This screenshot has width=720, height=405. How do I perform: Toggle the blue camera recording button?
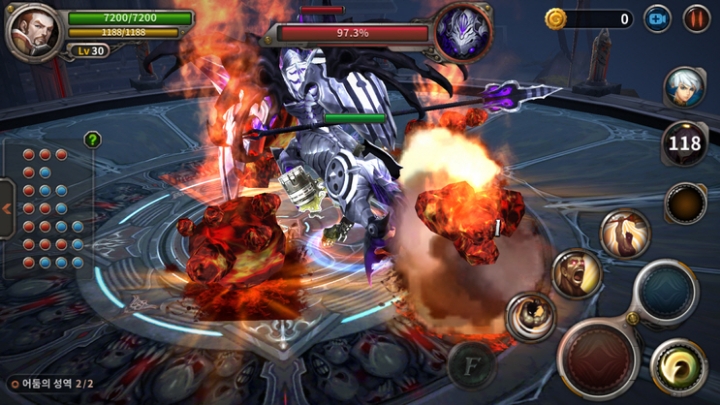point(657,18)
